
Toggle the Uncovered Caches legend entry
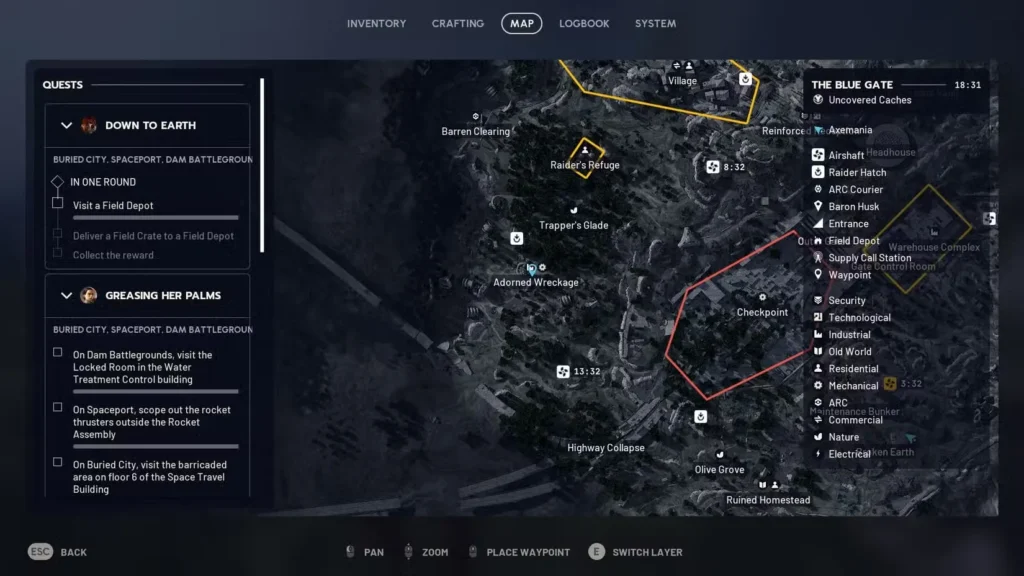click(x=868, y=100)
